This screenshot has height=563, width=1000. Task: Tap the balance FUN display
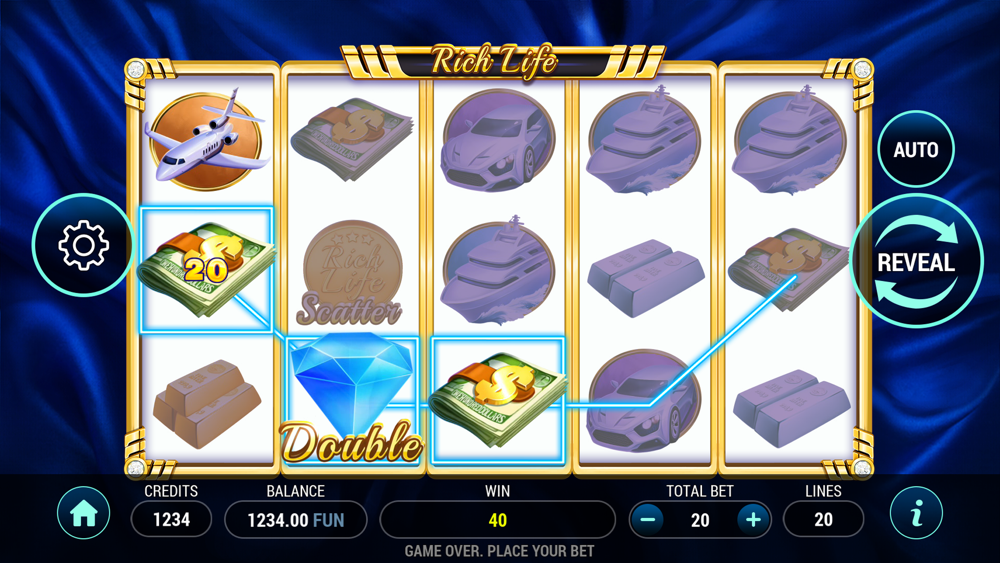[296, 519]
